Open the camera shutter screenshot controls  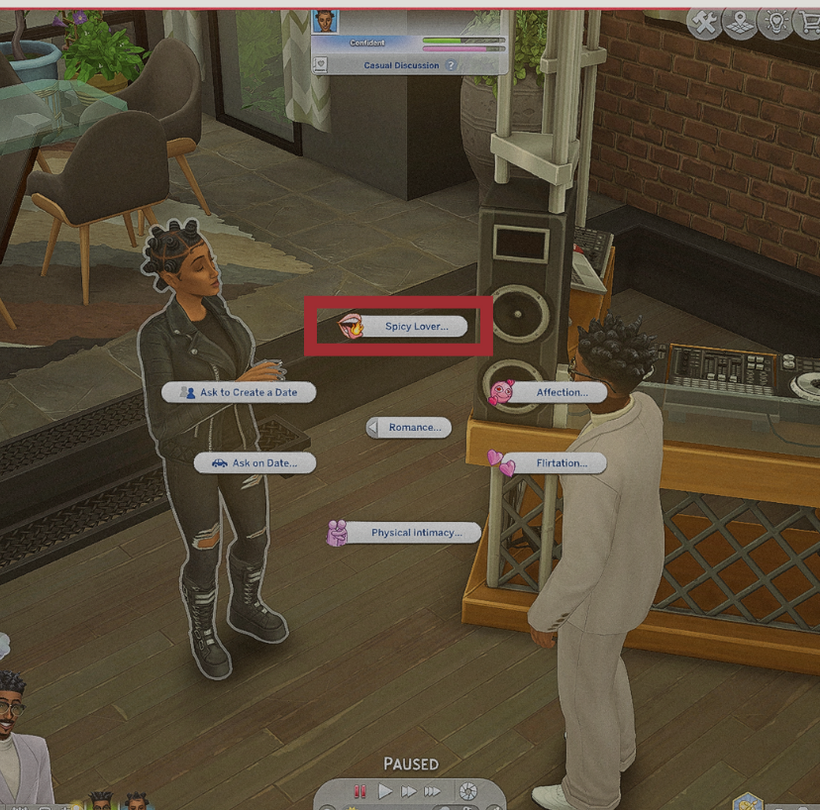click(x=467, y=792)
